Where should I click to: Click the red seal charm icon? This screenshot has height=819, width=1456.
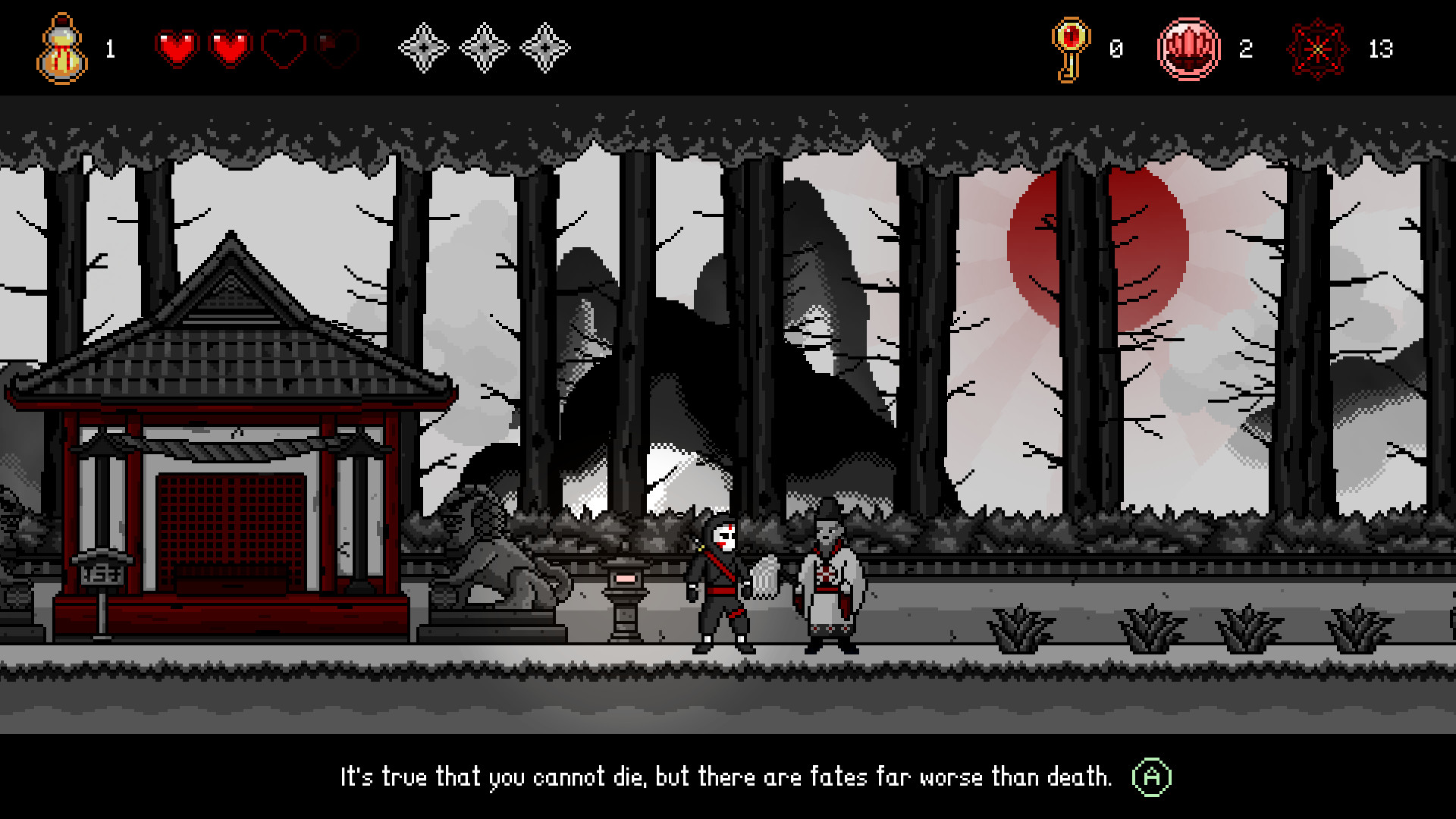(1191, 49)
